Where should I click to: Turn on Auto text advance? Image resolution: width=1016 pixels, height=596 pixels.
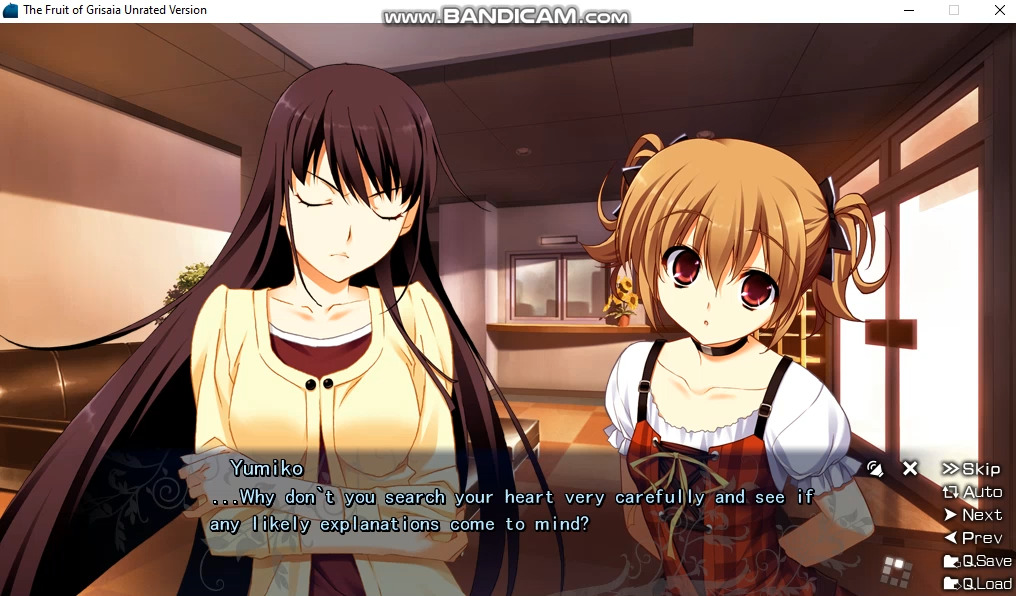[x=972, y=492]
